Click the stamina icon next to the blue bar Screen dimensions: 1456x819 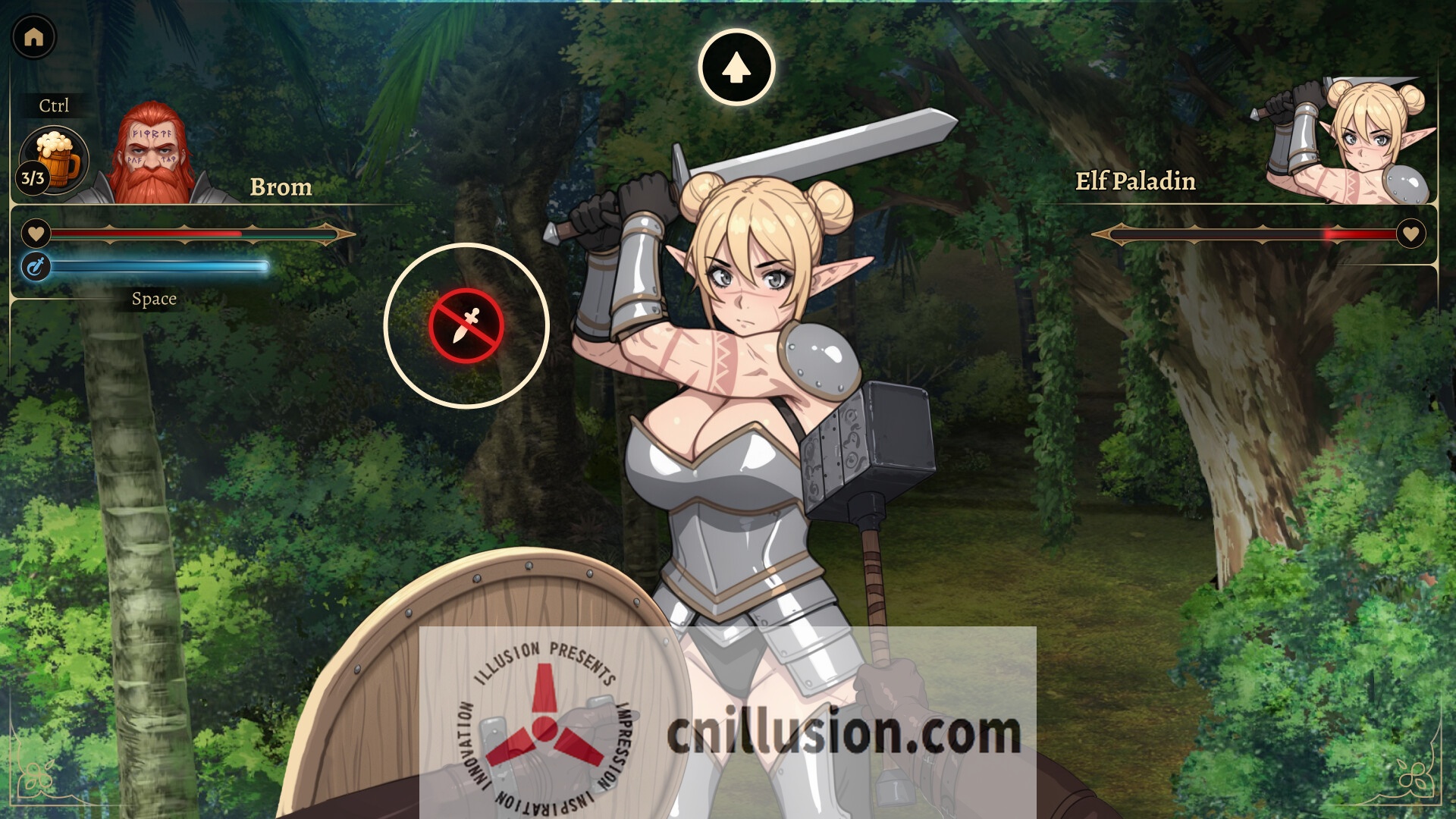click(34, 267)
